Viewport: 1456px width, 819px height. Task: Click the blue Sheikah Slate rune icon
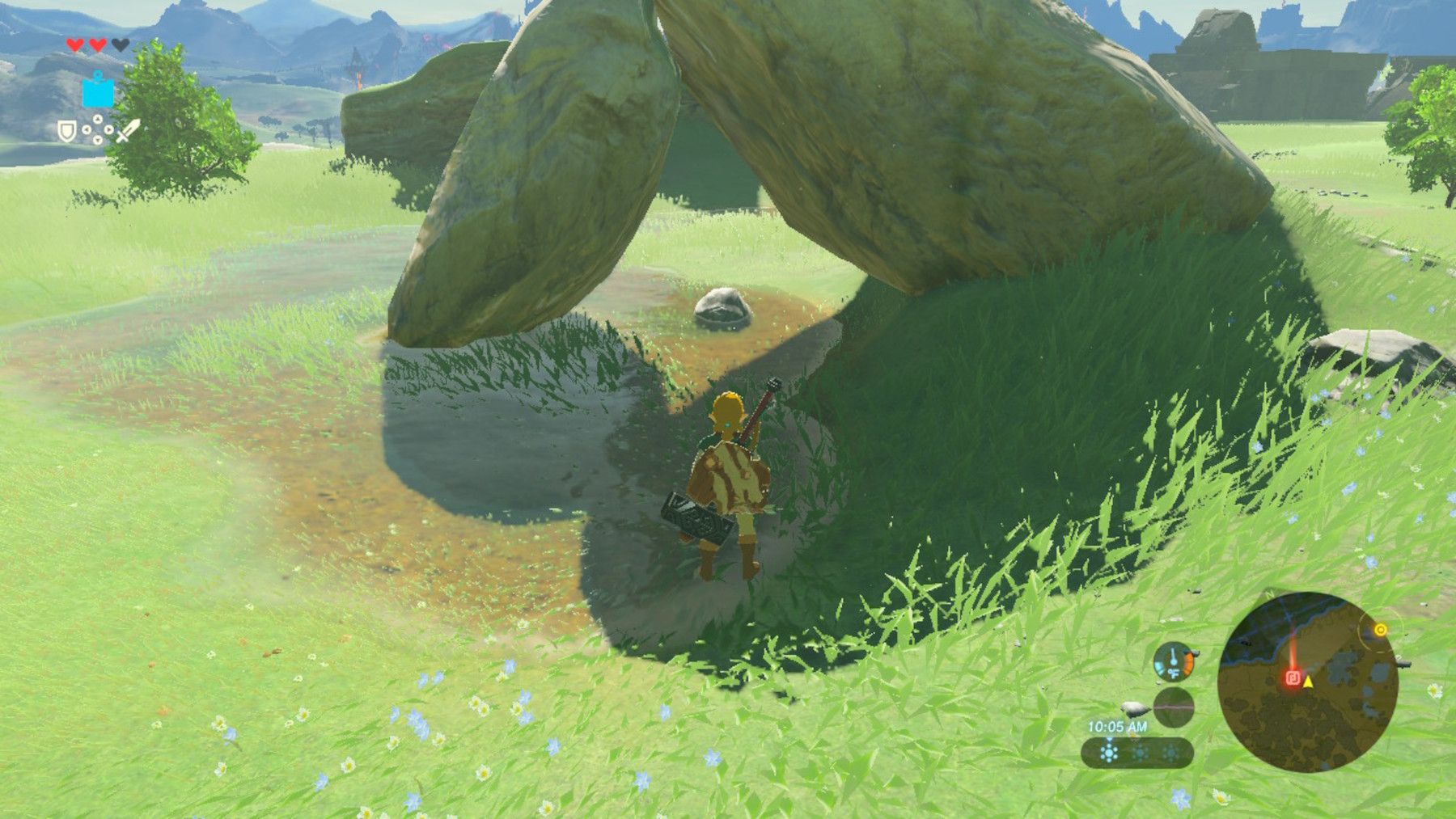pyautogui.click(x=98, y=92)
